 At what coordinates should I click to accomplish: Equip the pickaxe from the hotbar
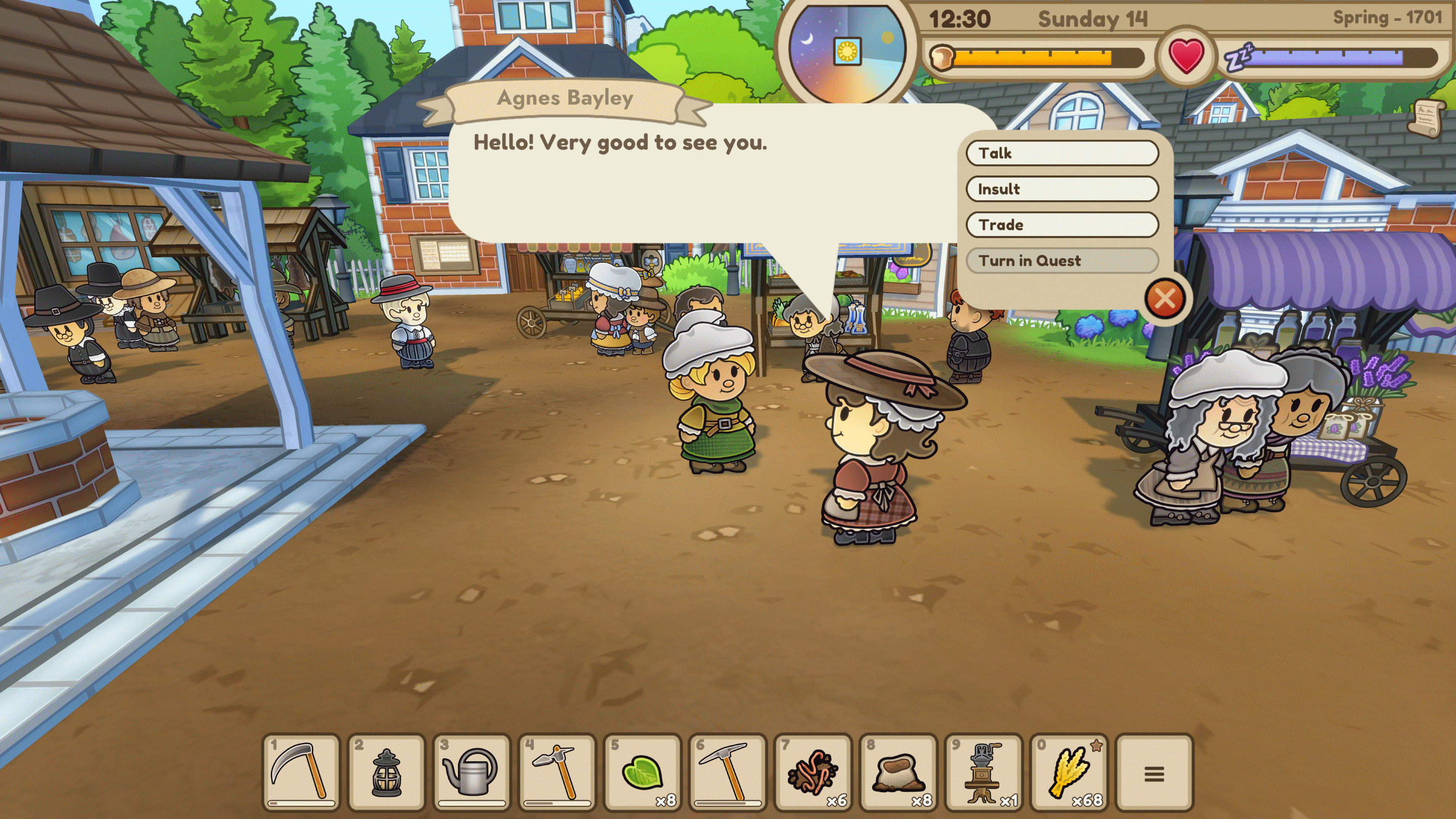coord(727,772)
